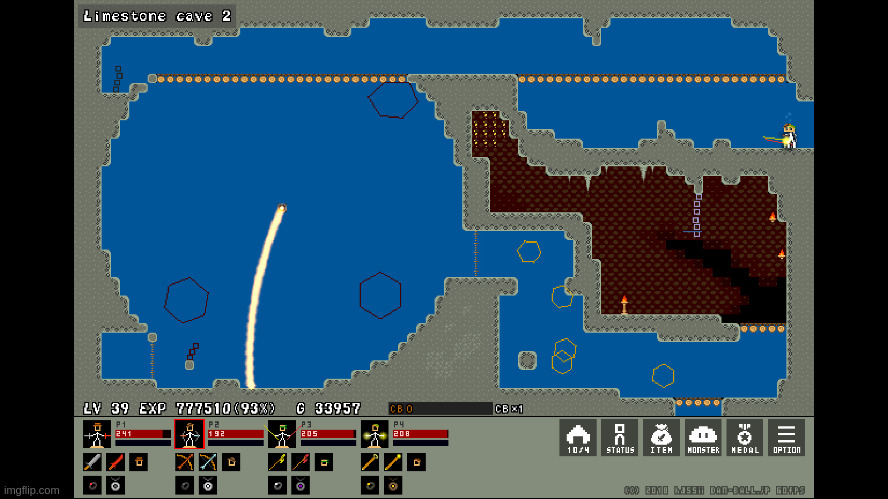Viewport: 888px width, 499px height.
Task: Select the P1 character portrait
Action: tap(97, 434)
